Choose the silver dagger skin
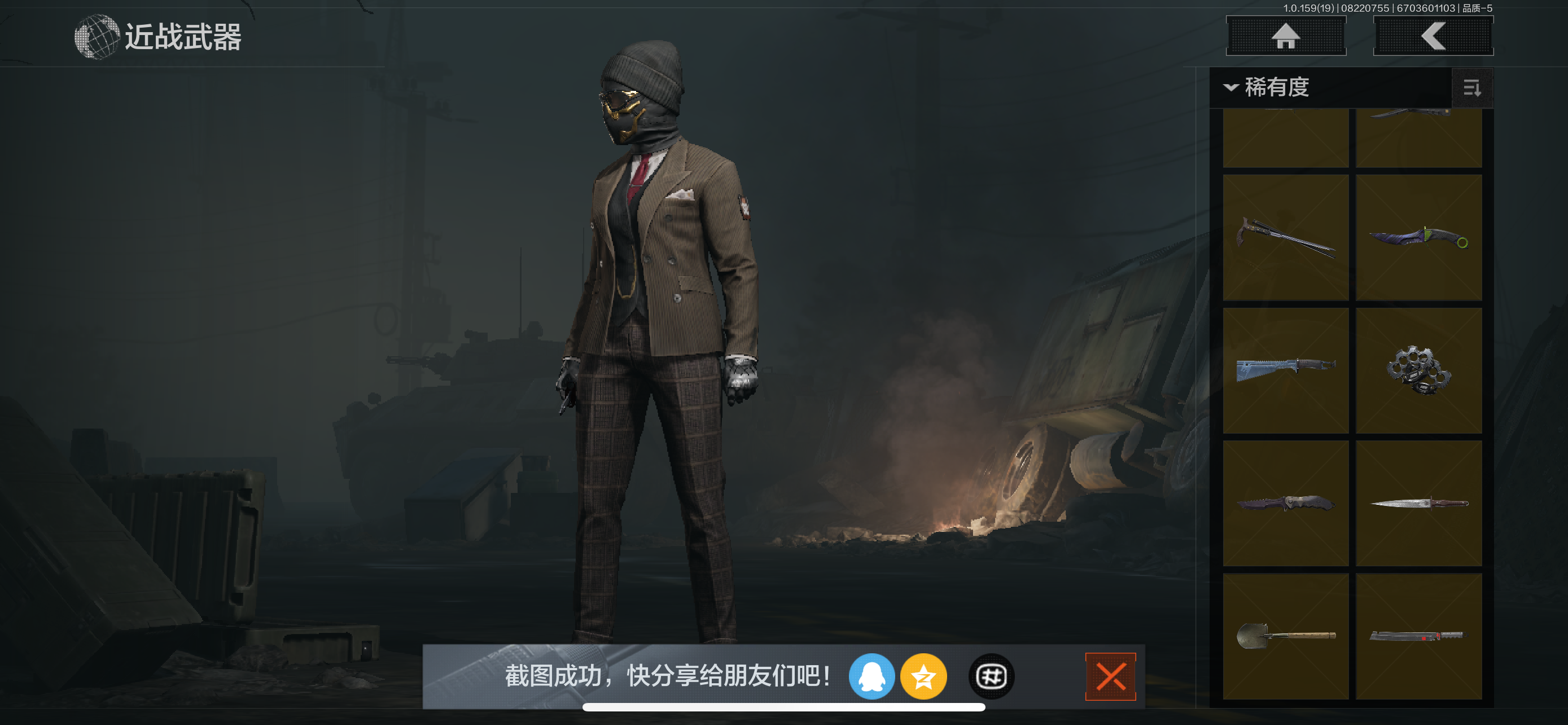Image resolution: width=1568 pixels, height=725 pixels. [1418, 503]
